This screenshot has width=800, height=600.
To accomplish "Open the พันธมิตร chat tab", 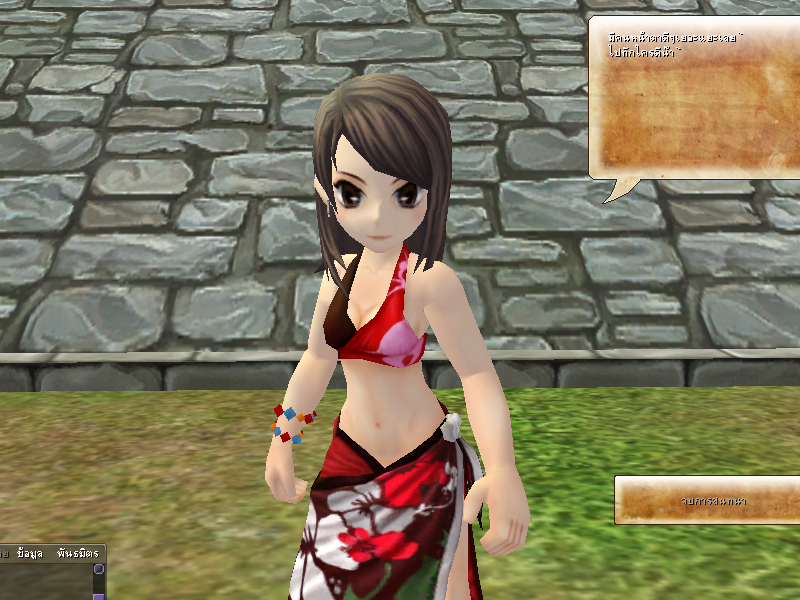I will (76, 553).
